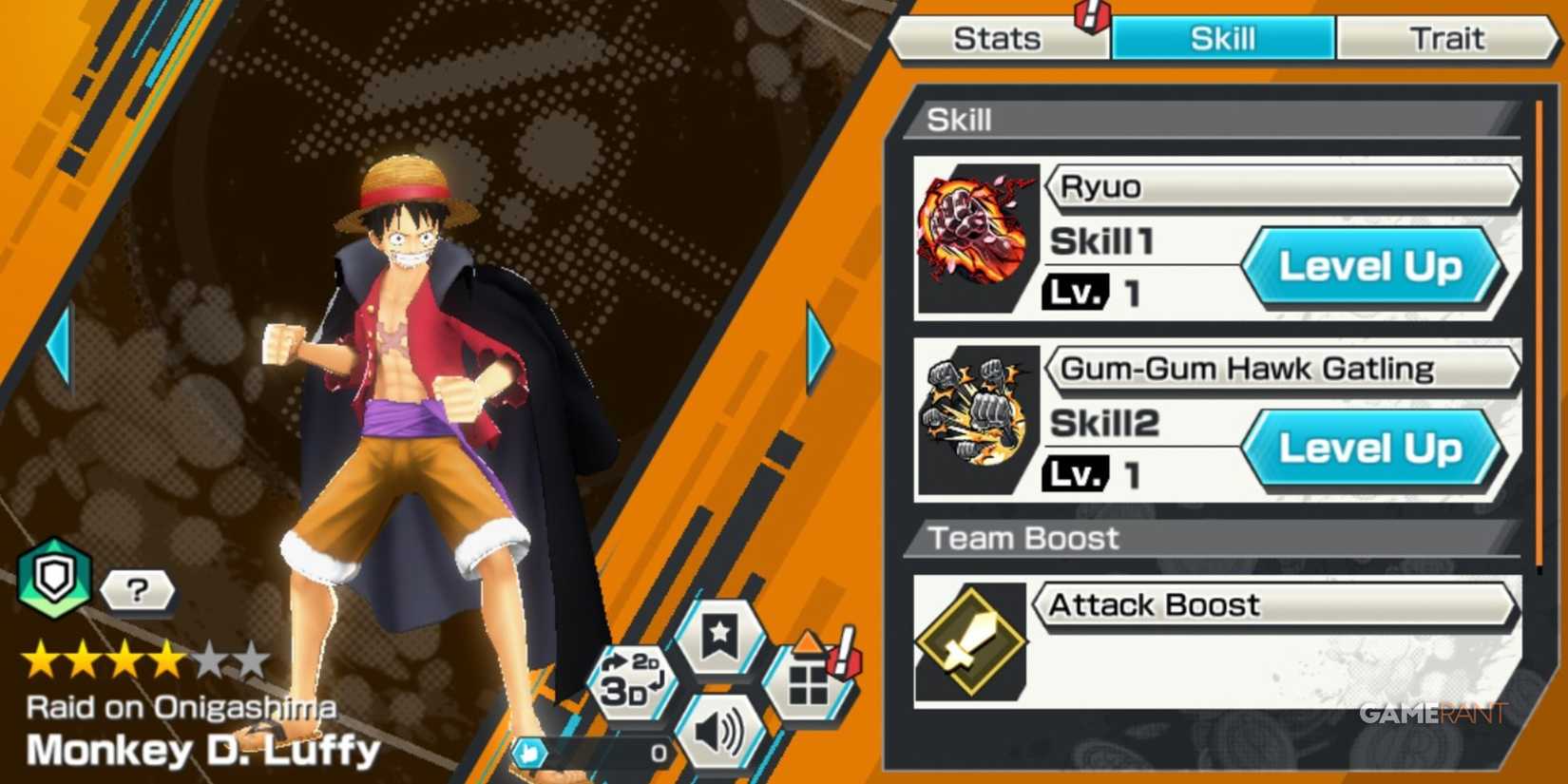This screenshot has width=1568, height=784.
Task: Open the question mark help hexagon
Action: pyautogui.click(x=136, y=591)
